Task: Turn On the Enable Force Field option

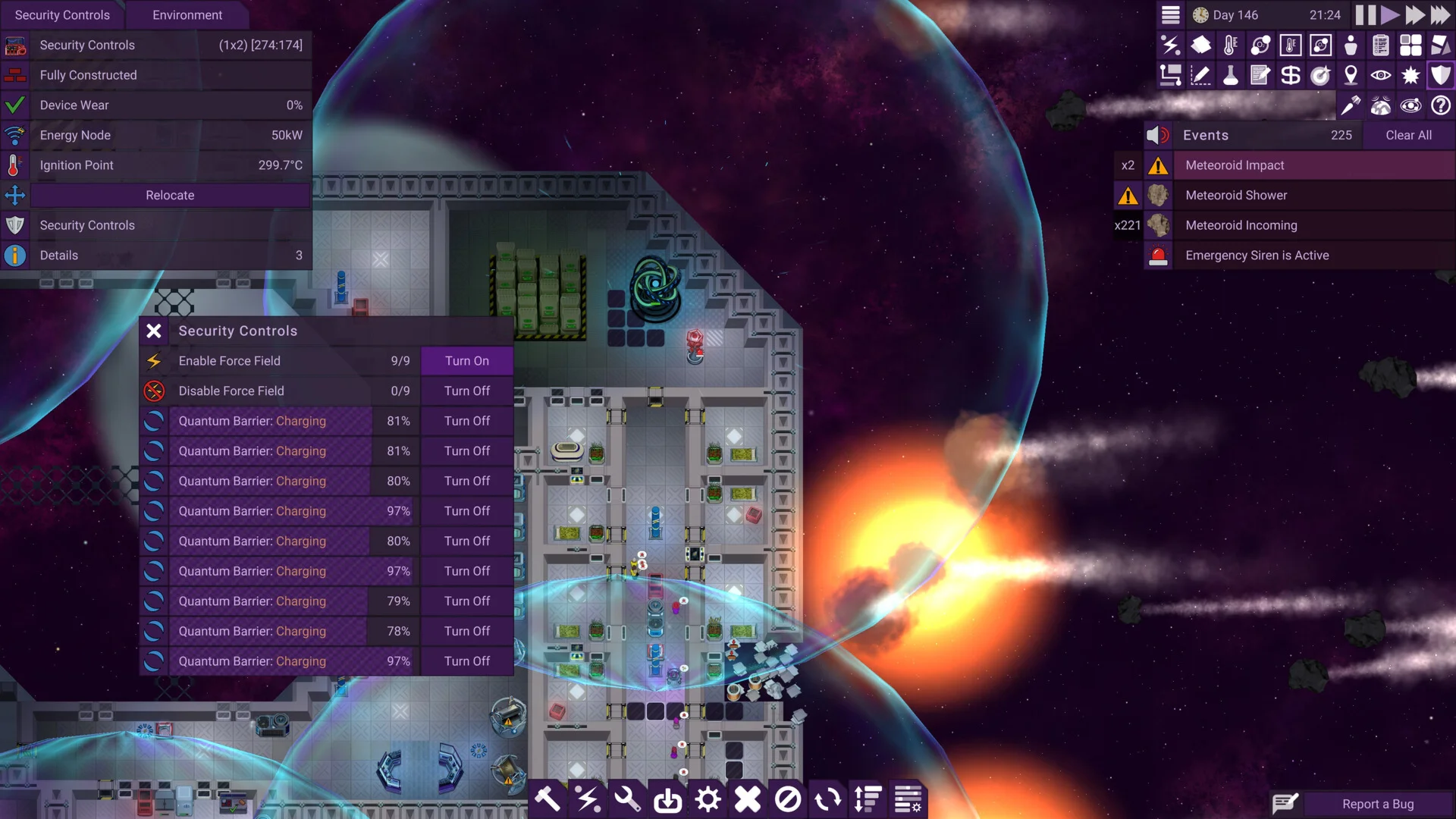Action: click(x=466, y=361)
